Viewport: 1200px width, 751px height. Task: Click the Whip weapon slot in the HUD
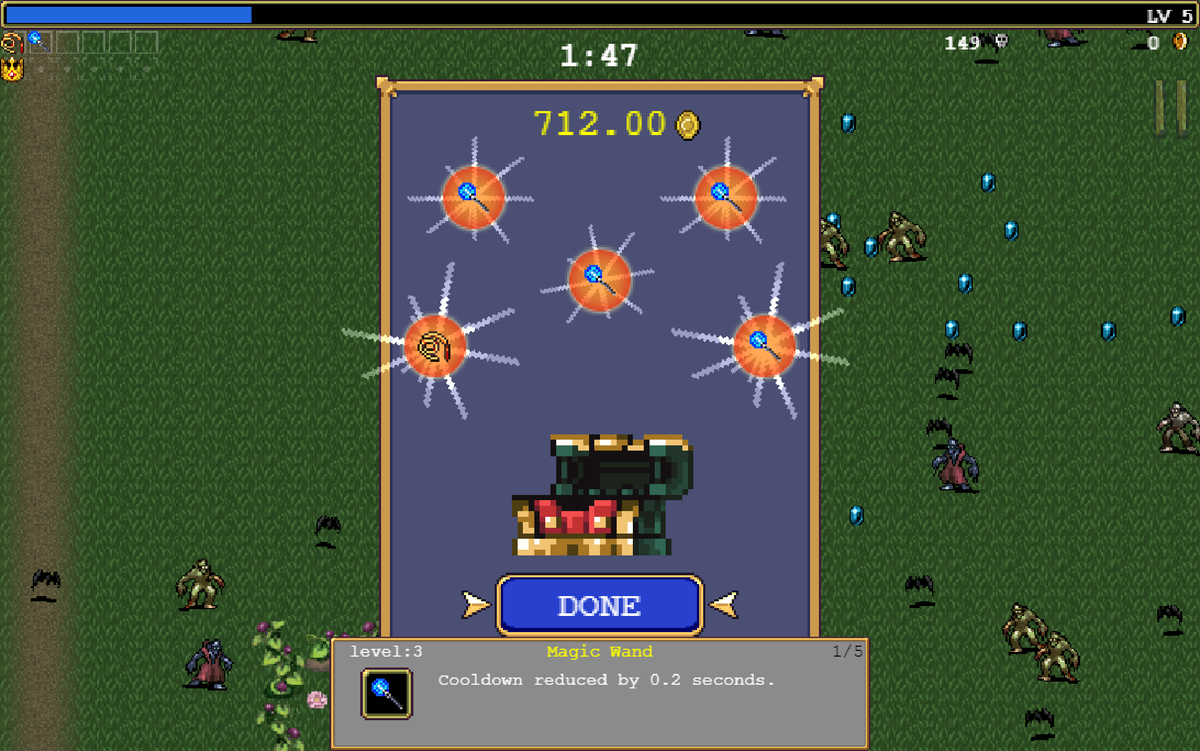pyautogui.click(x=12, y=42)
